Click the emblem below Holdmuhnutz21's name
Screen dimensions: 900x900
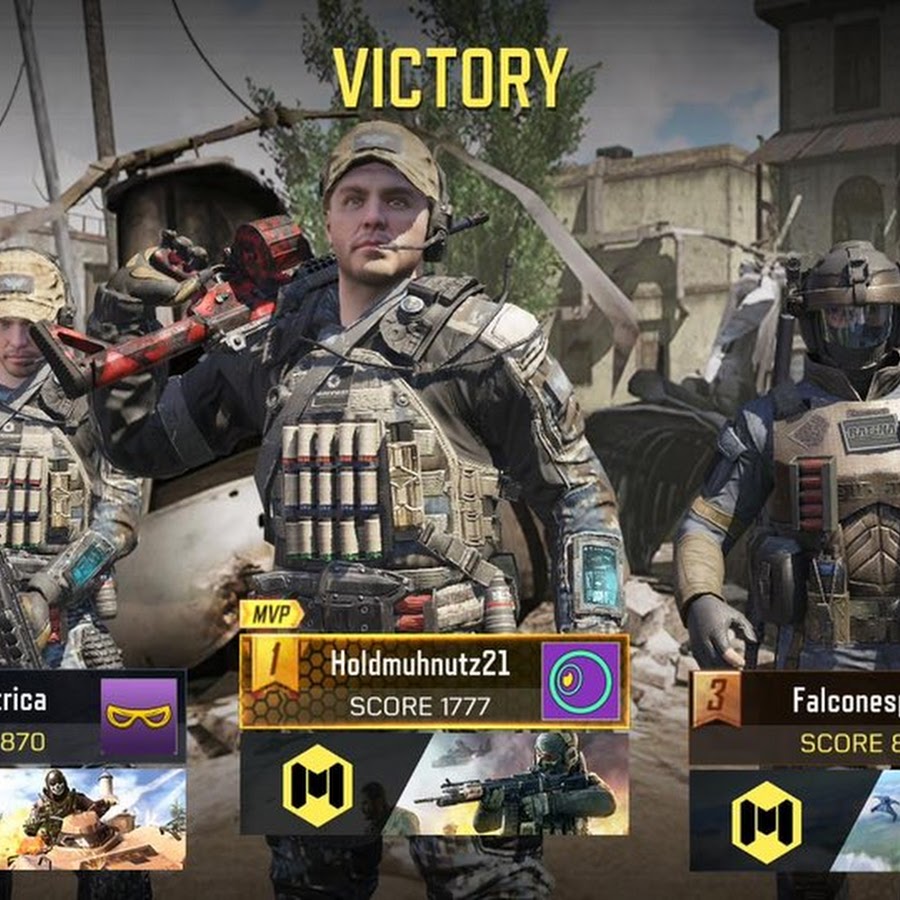click(317, 784)
